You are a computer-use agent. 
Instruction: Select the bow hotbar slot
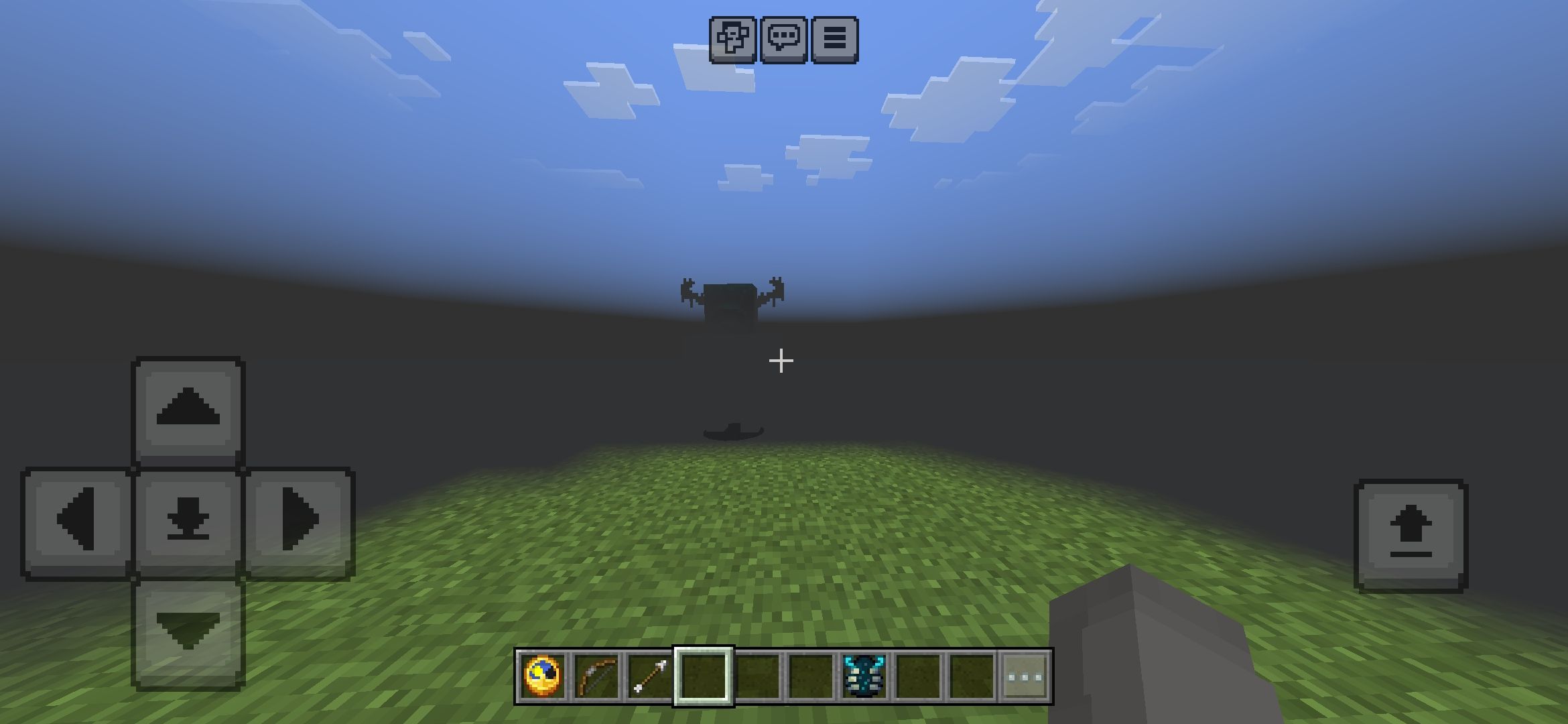[596, 676]
